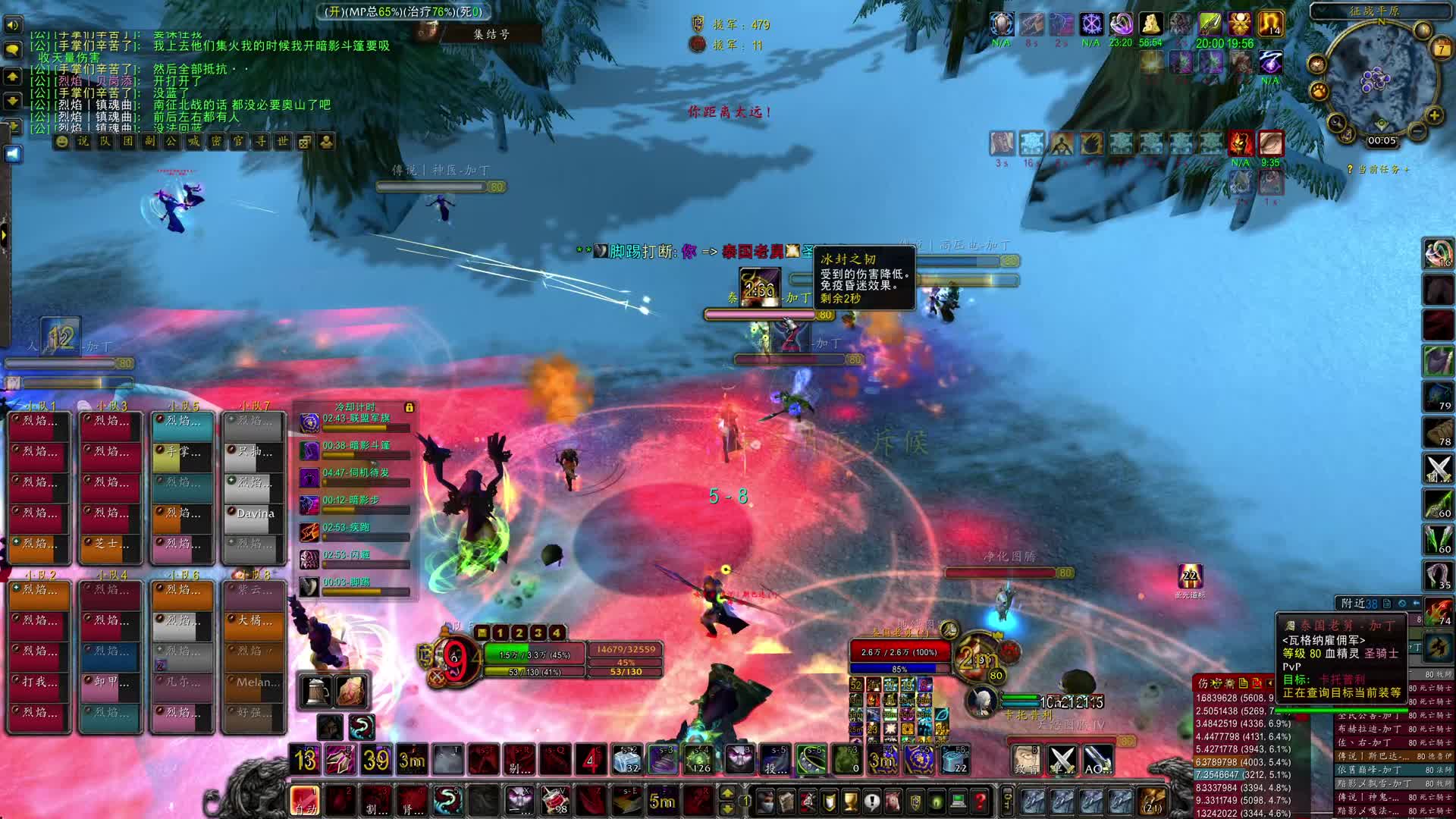
Task: Open the red question mark help button
Action: click(x=980, y=801)
